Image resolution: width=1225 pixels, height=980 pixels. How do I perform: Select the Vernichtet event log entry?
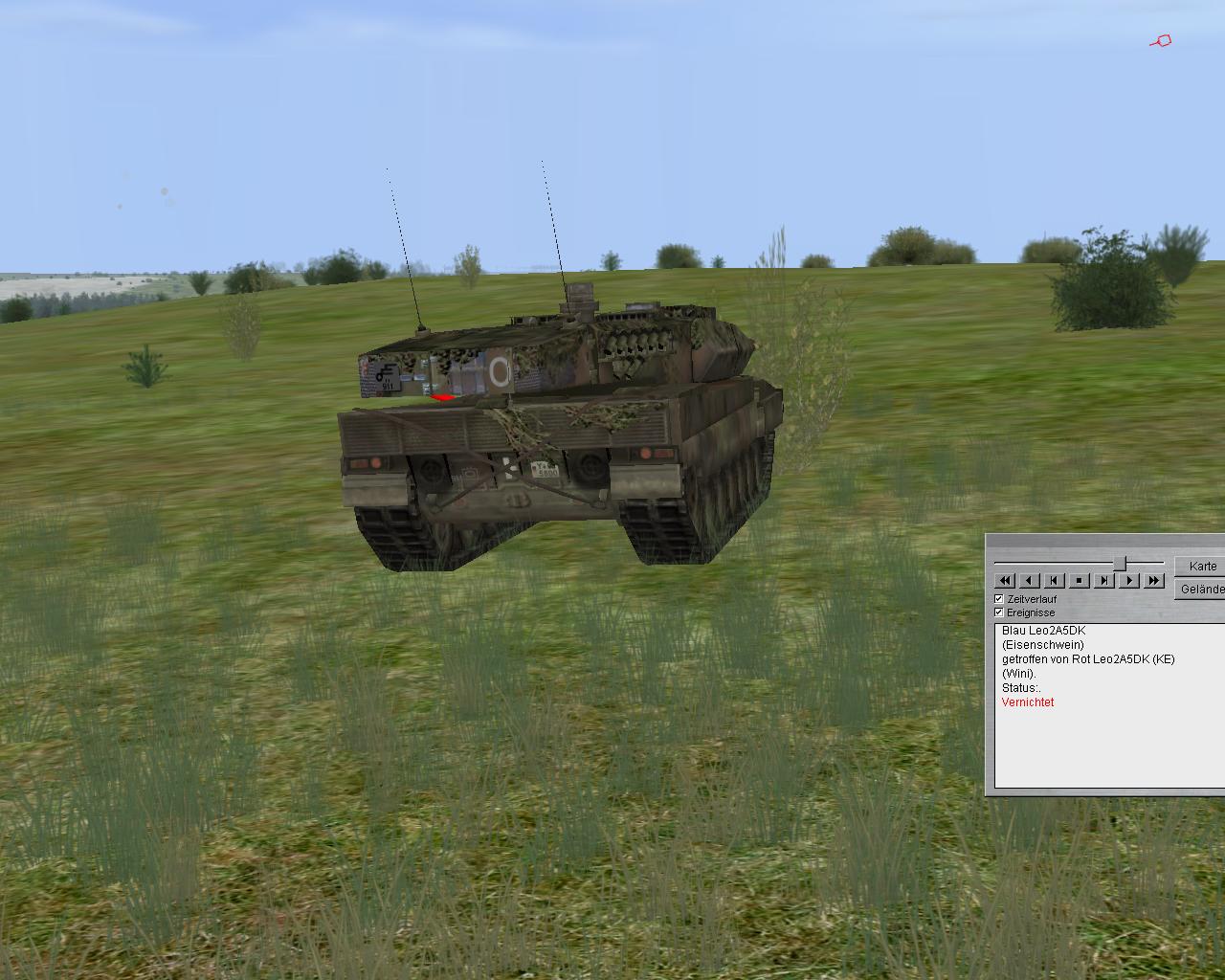1028,702
